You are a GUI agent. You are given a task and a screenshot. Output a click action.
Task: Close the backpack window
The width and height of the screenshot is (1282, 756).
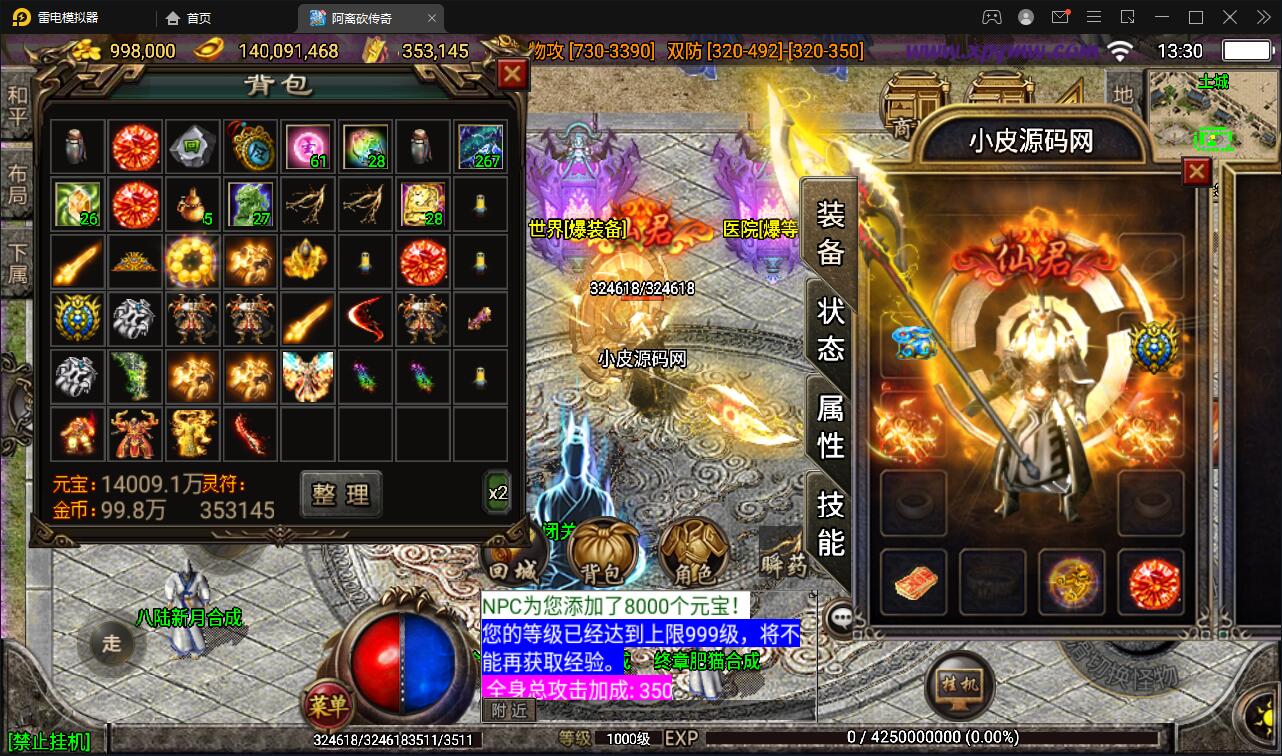click(512, 74)
